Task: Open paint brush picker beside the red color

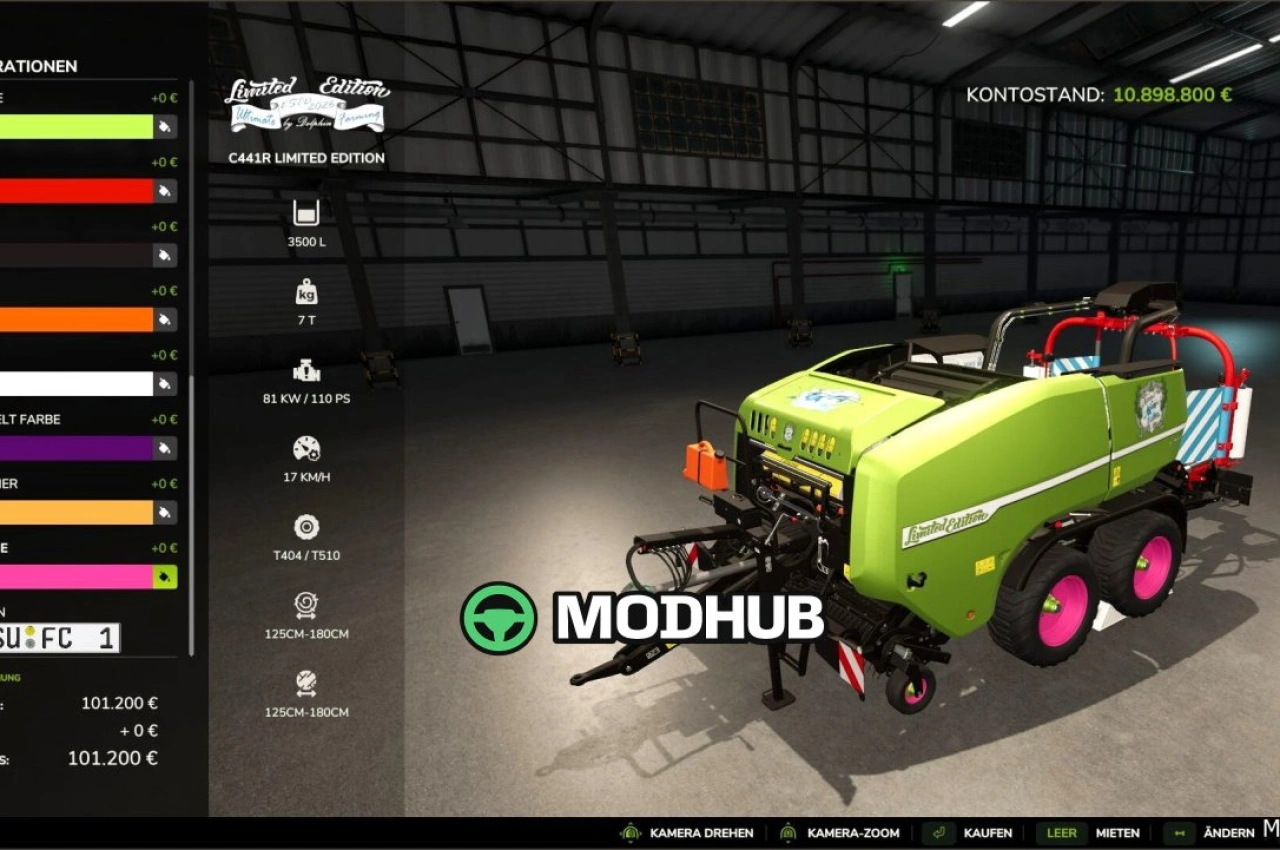Action: click(x=166, y=191)
